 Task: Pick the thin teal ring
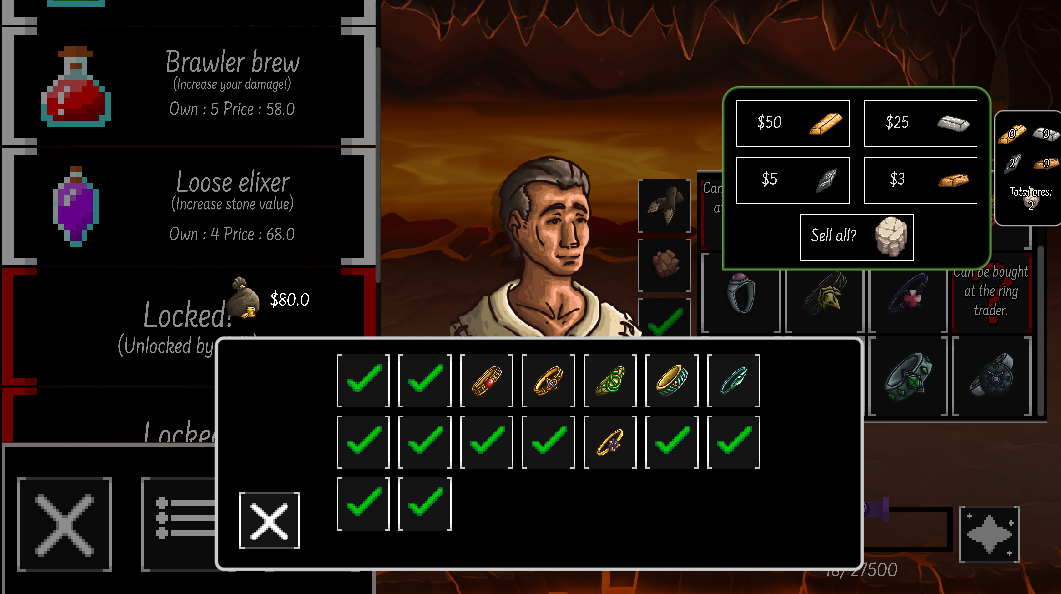coord(734,381)
